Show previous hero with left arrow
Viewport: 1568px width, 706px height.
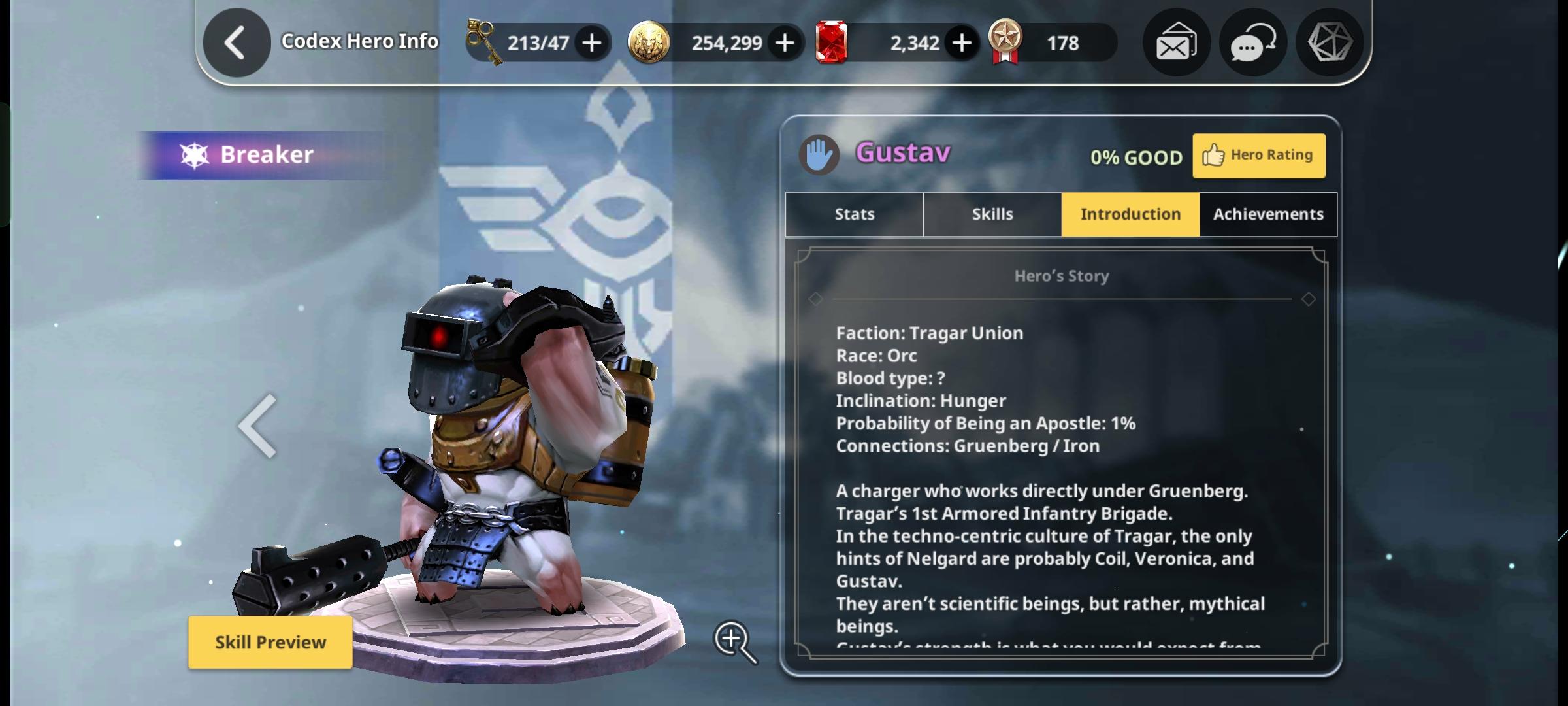pos(258,426)
